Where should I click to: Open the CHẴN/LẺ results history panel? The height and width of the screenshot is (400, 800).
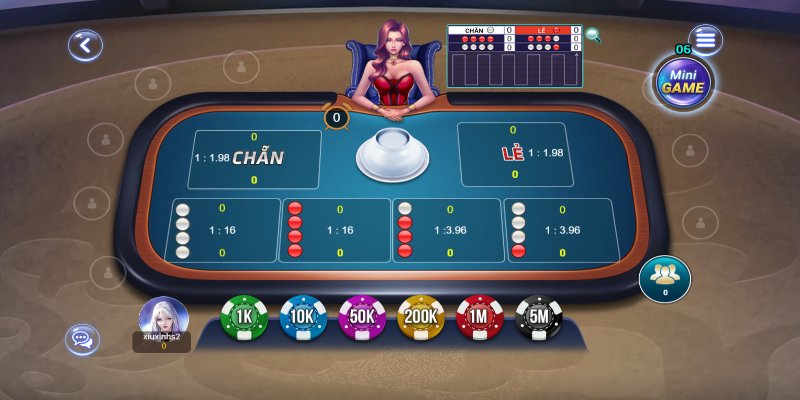point(514,57)
